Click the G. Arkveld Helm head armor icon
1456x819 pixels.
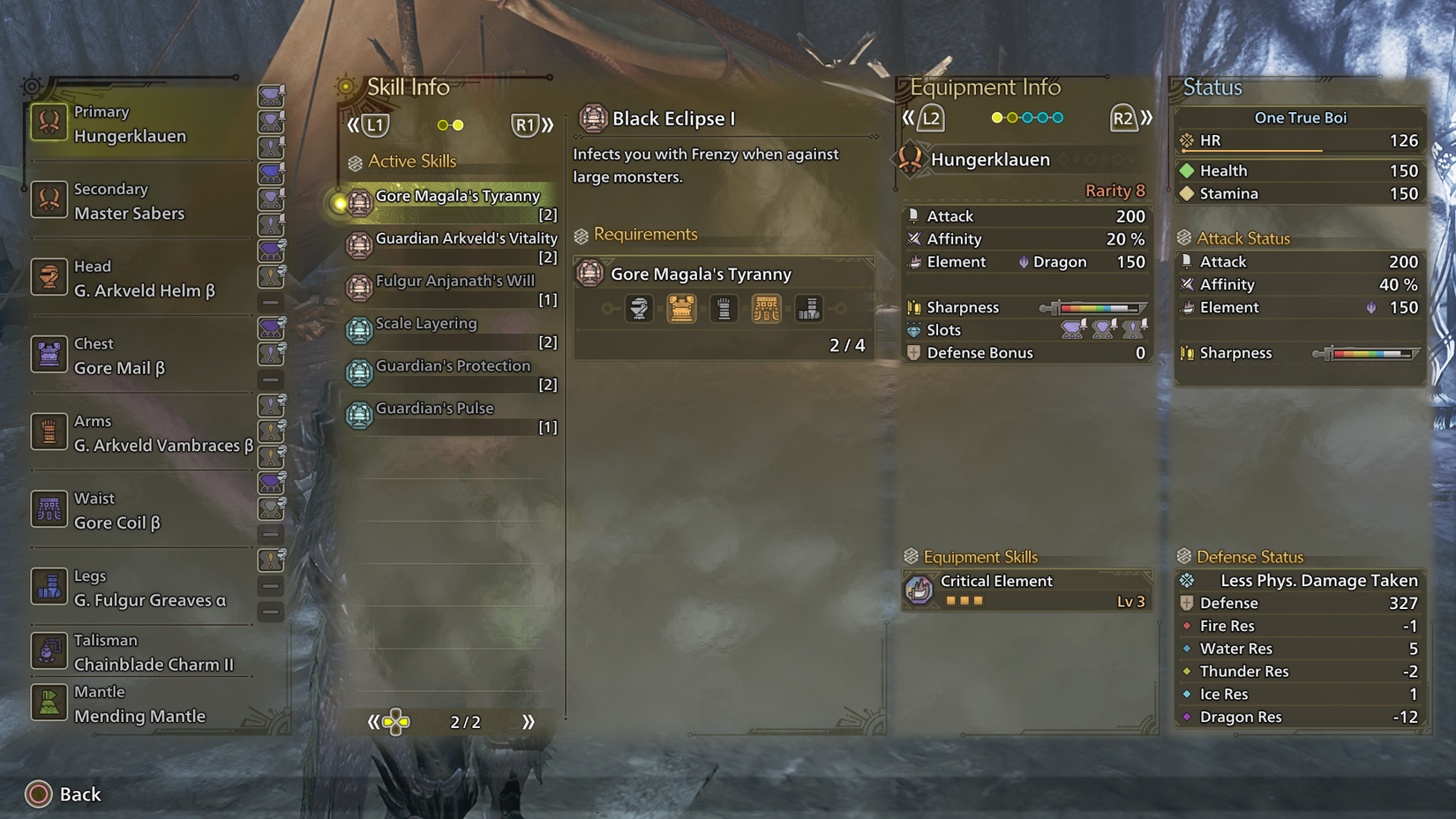[x=49, y=278]
